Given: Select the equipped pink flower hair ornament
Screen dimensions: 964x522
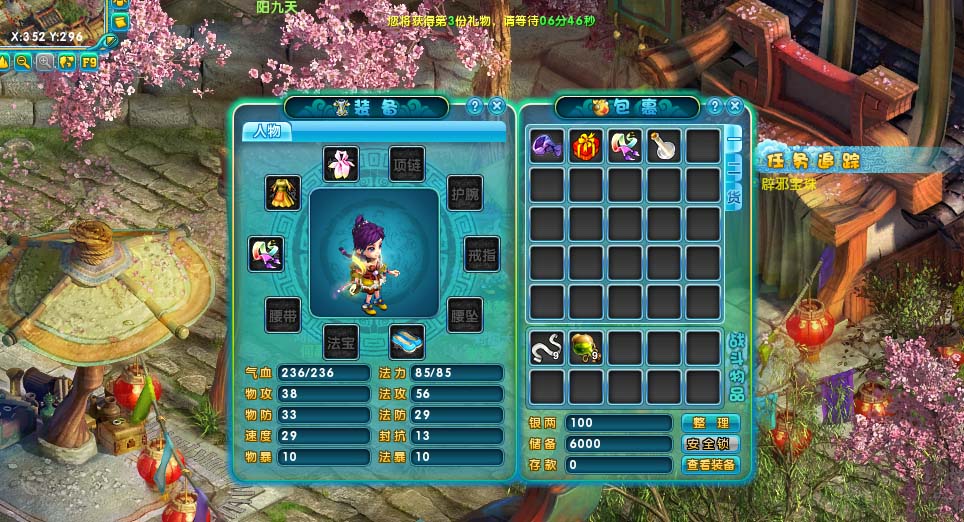Looking at the screenshot, I should [x=340, y=164].
